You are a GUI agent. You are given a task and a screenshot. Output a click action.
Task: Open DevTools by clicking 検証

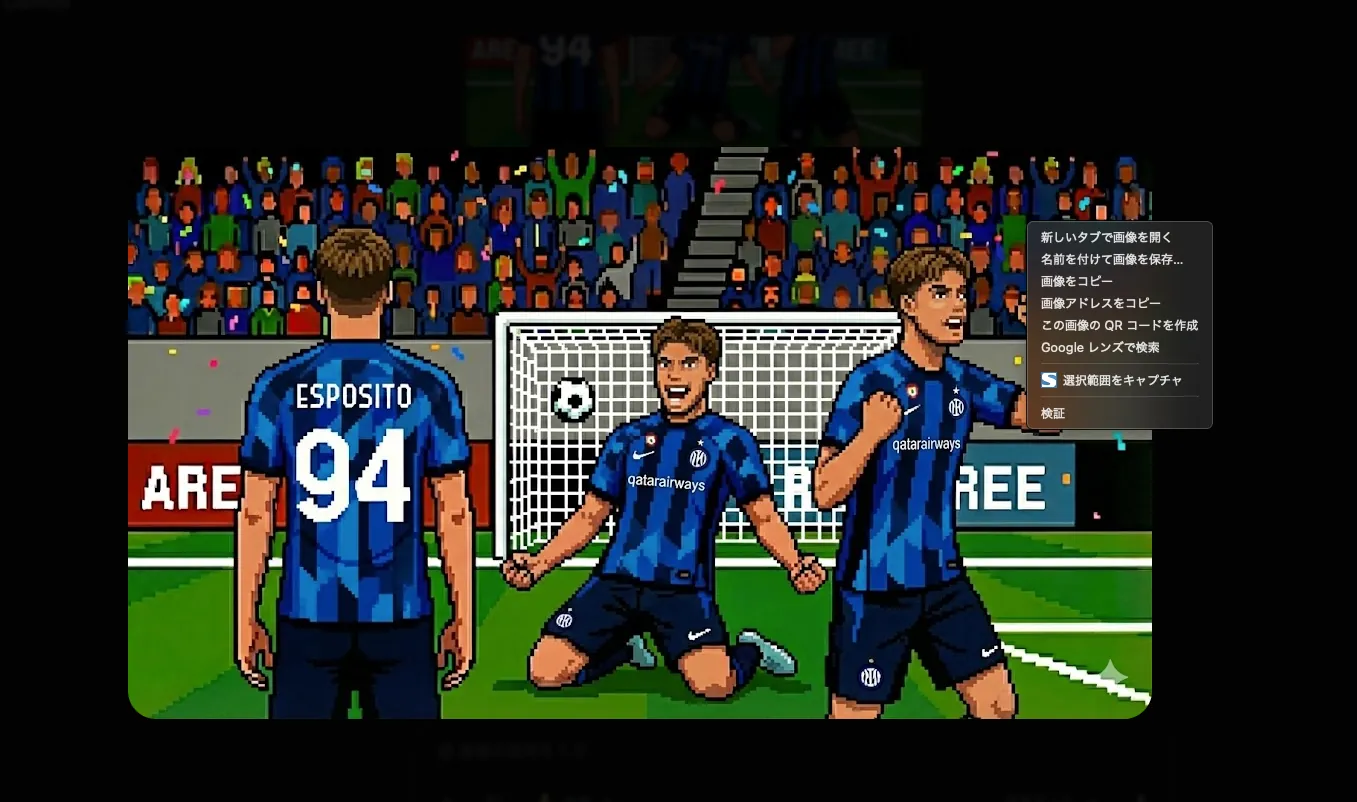(1052, 412)
